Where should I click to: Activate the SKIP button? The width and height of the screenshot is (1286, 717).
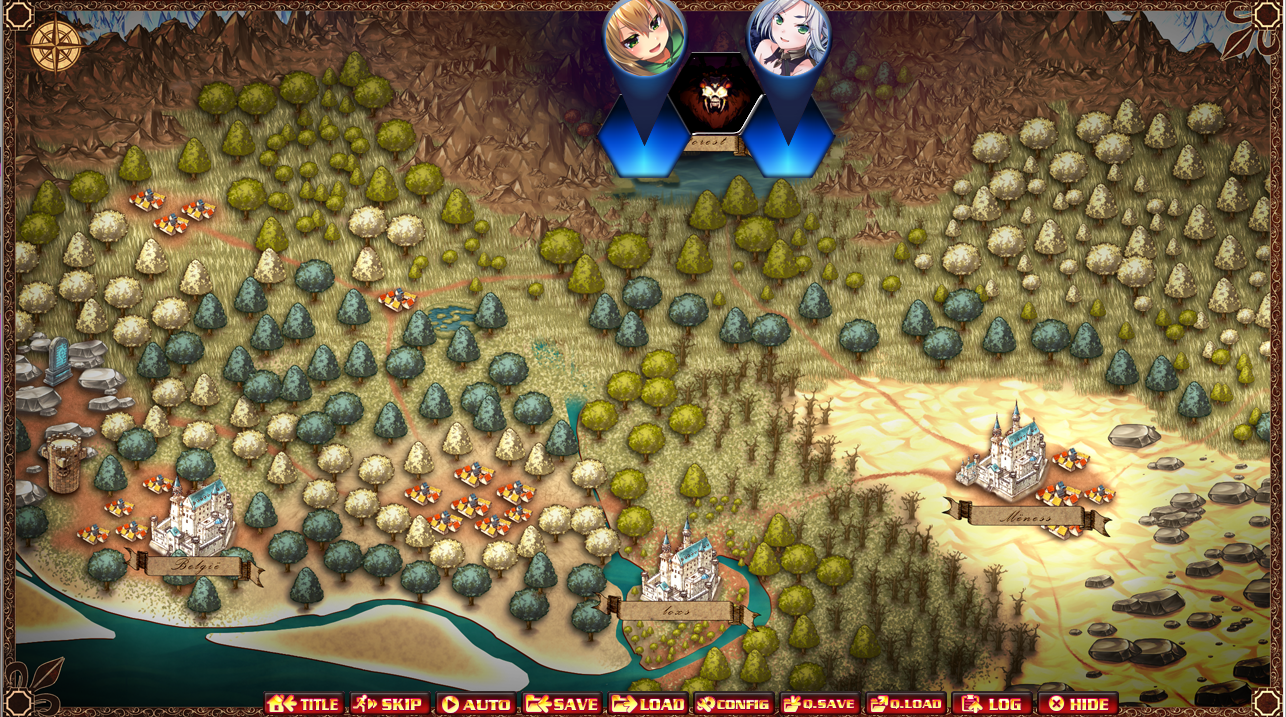390,704
